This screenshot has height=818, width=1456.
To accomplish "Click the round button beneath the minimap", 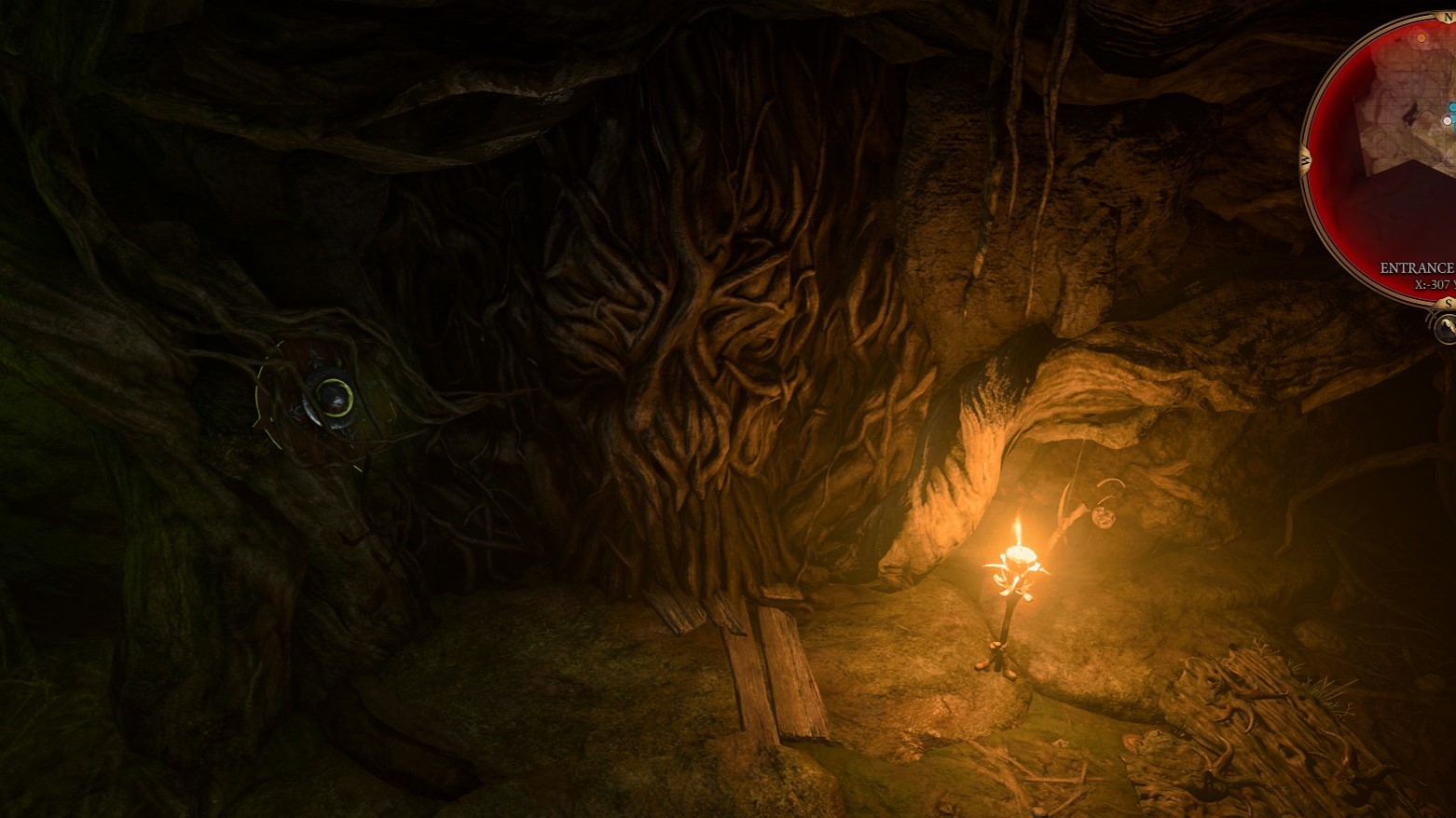I will 1446,327.
